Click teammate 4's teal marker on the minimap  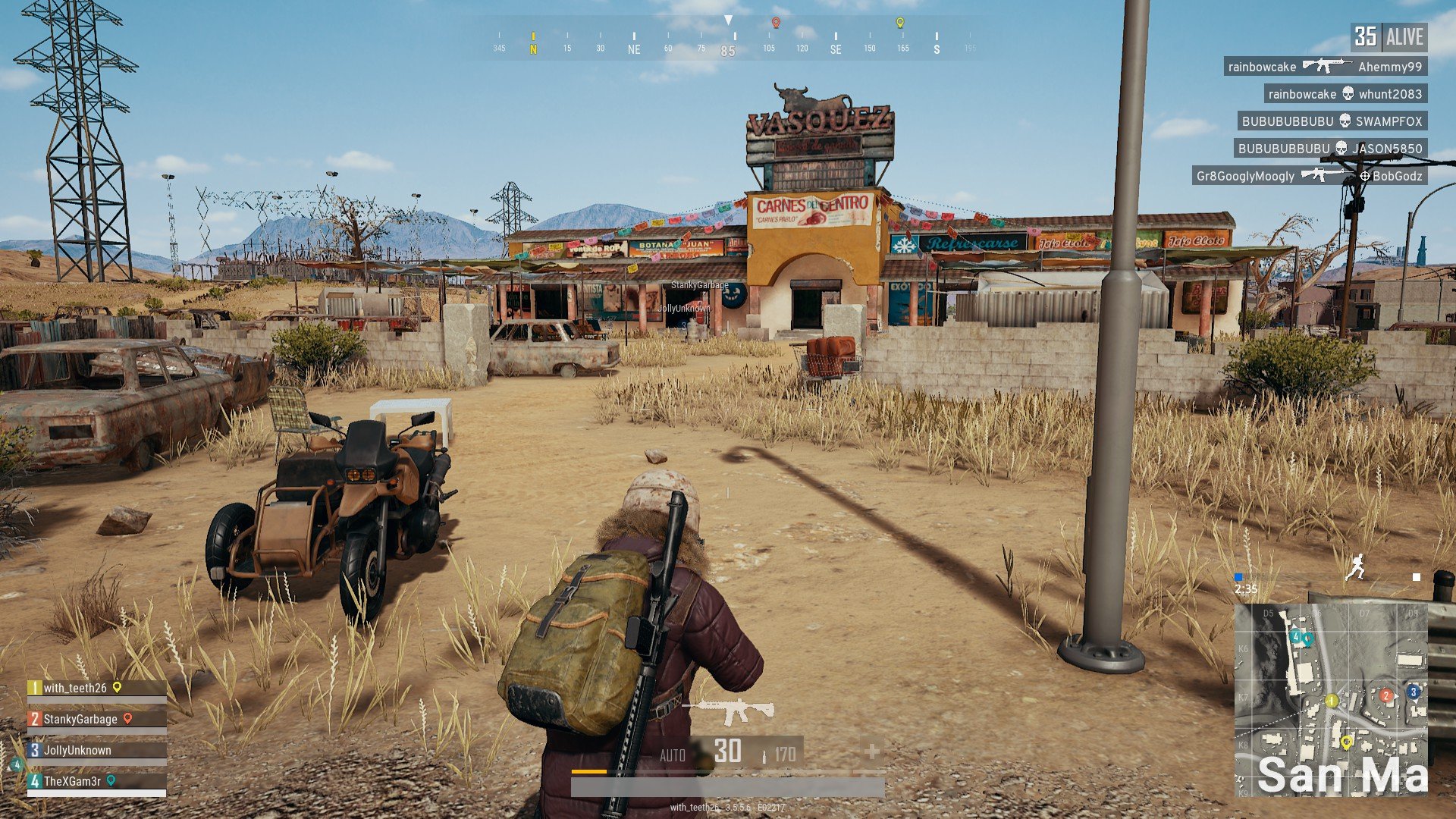[x=1295, y=637]
